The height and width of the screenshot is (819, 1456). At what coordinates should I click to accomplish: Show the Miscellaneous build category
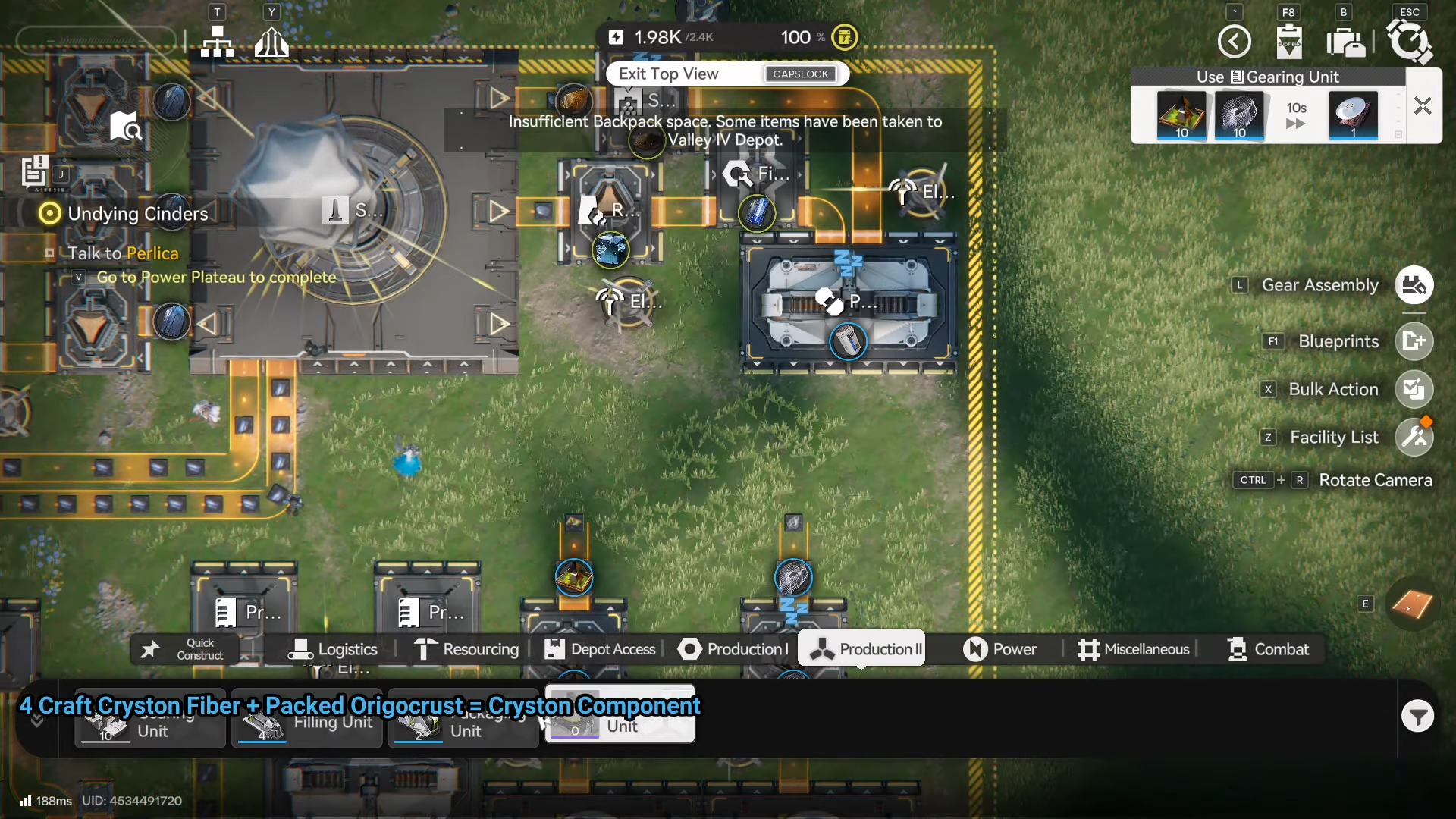(x=1134, y=649)
